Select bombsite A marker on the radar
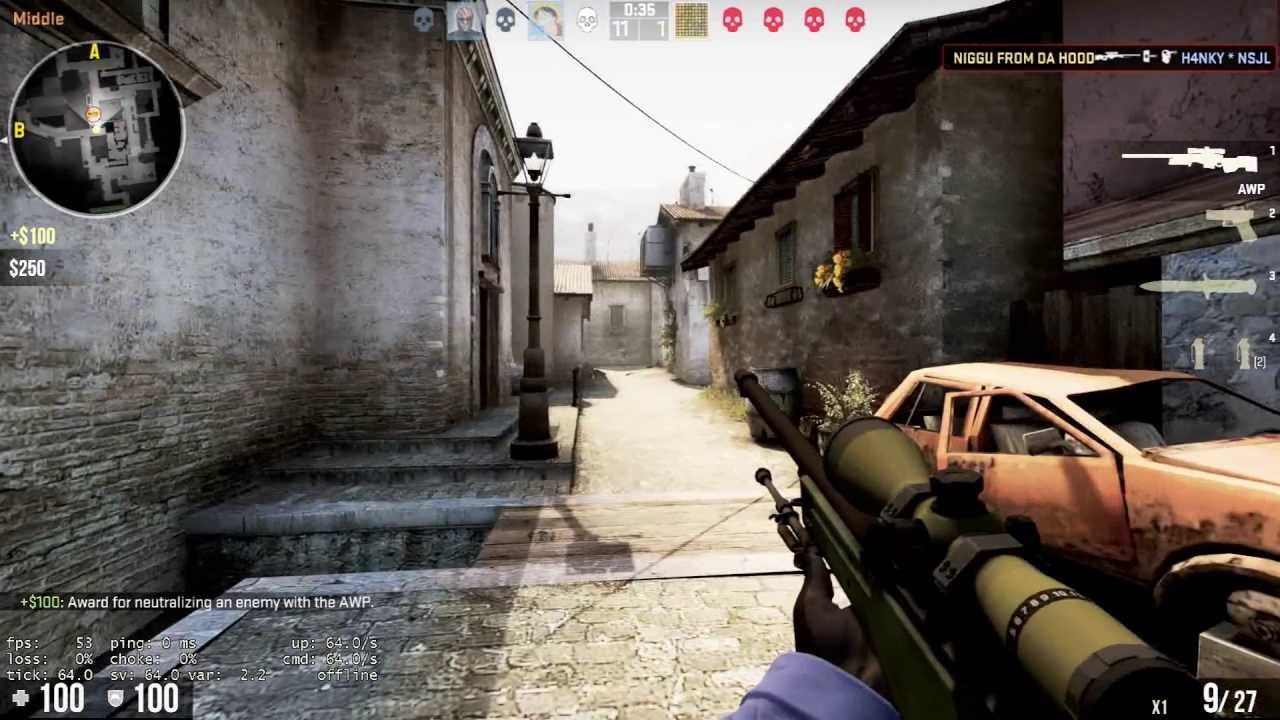Screen dimensions: 1280x720 point(95,52)
